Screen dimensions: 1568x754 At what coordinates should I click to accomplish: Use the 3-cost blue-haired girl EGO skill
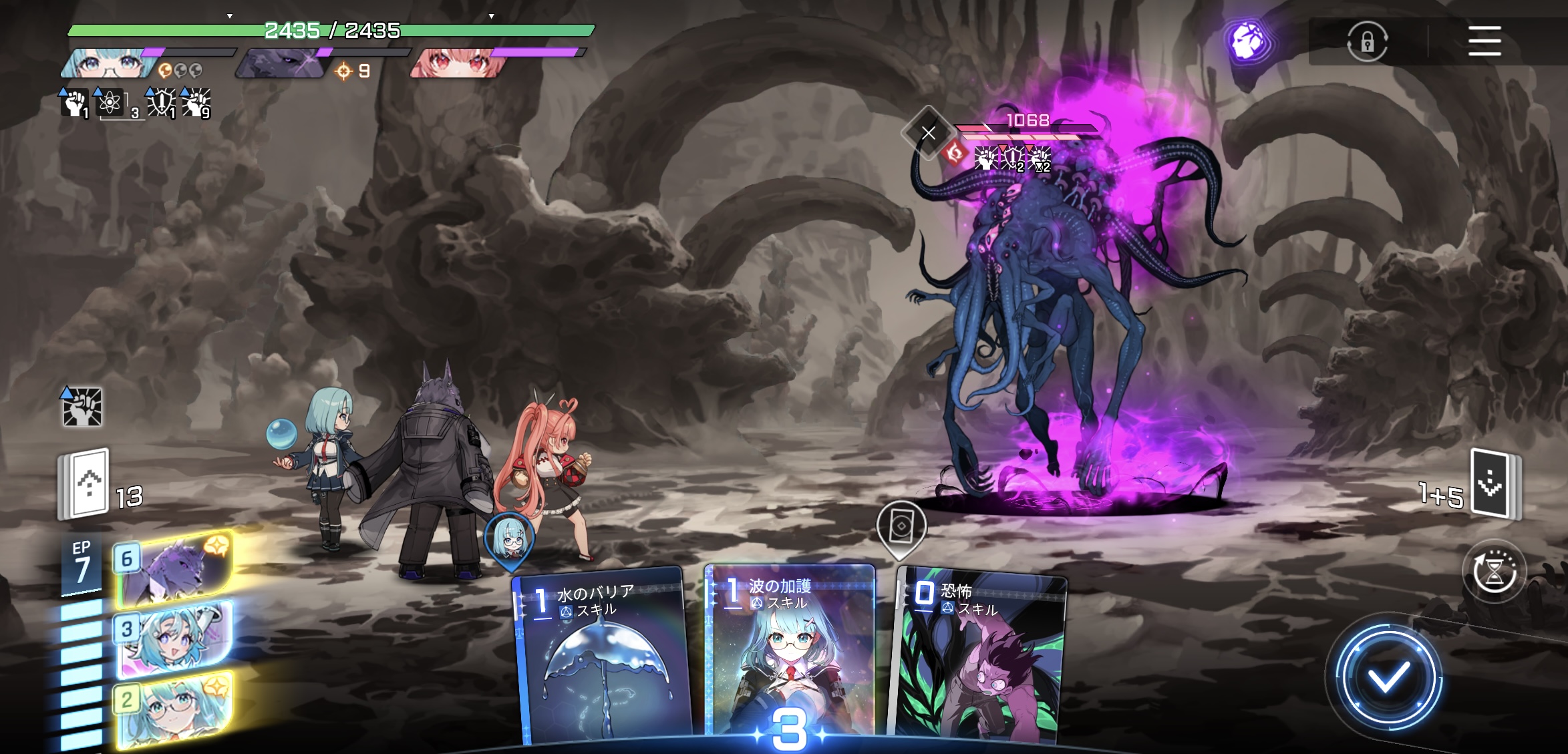point(175,638)
